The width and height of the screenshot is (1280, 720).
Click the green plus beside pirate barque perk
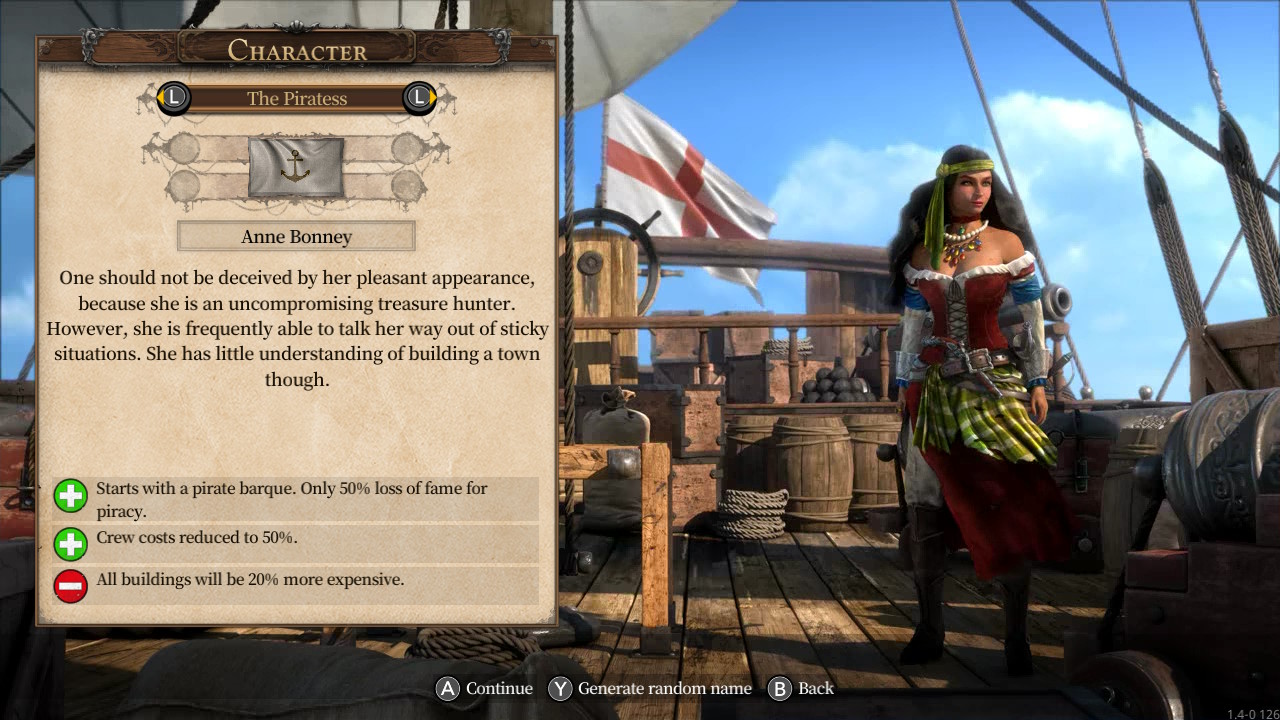point(70,495)
